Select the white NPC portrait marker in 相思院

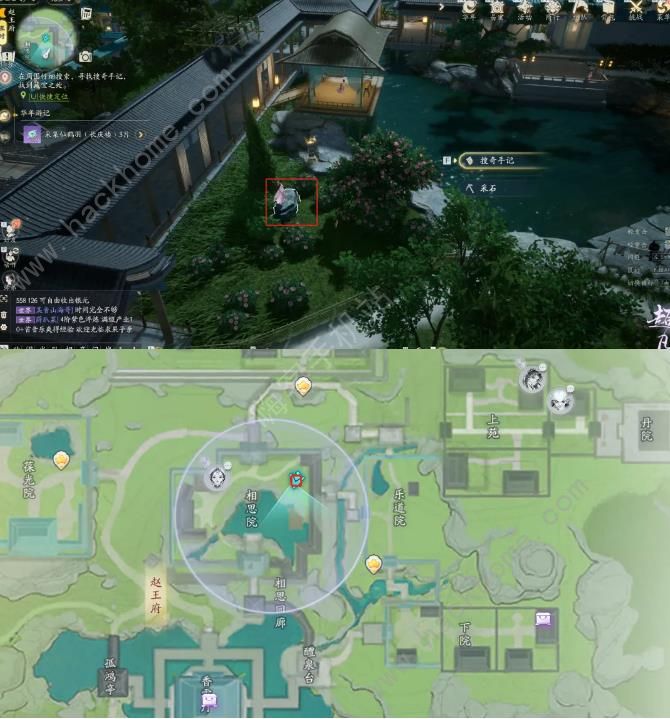coord(216,476)
